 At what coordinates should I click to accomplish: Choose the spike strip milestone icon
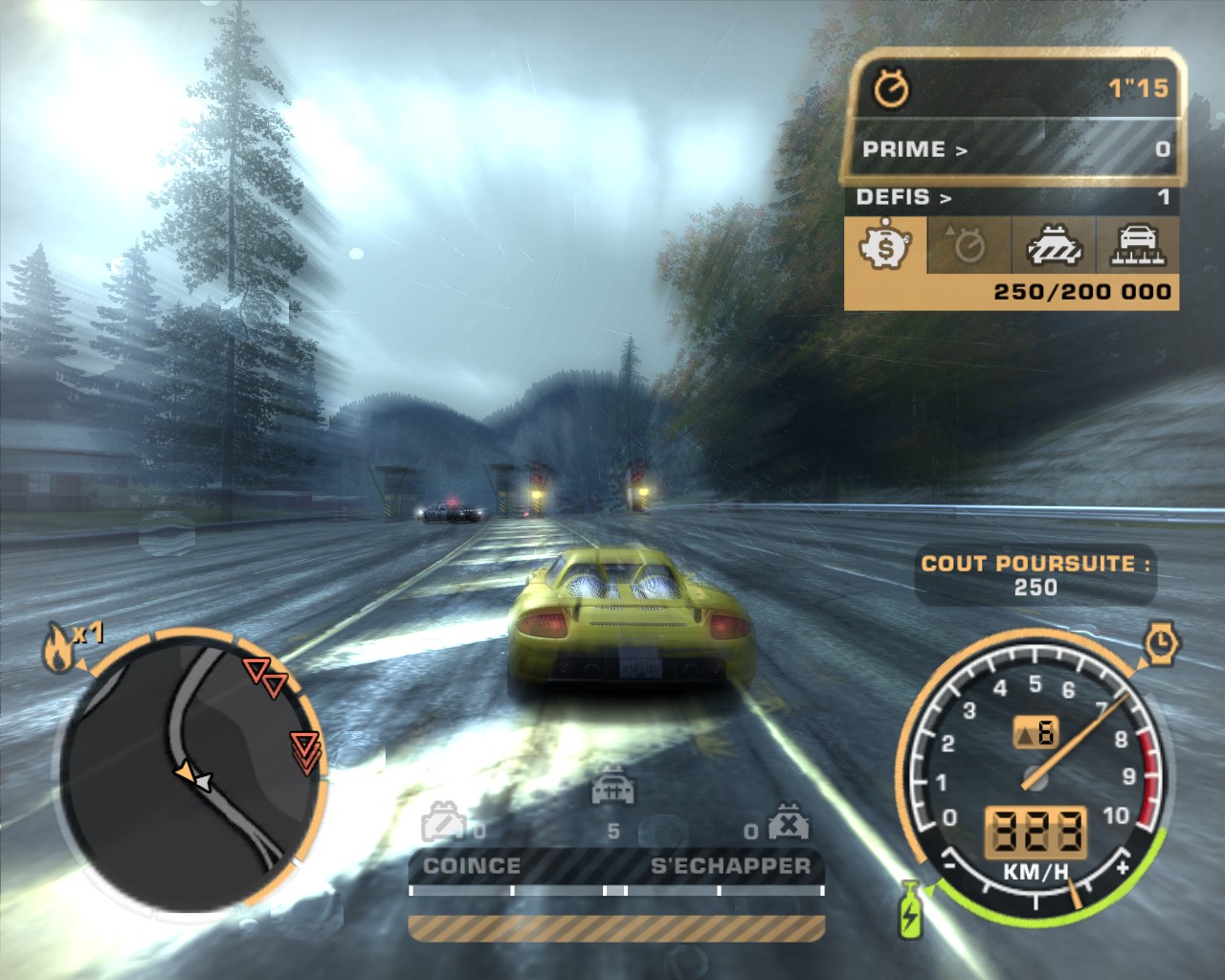pyautogui.click(x=1136, y=246)
